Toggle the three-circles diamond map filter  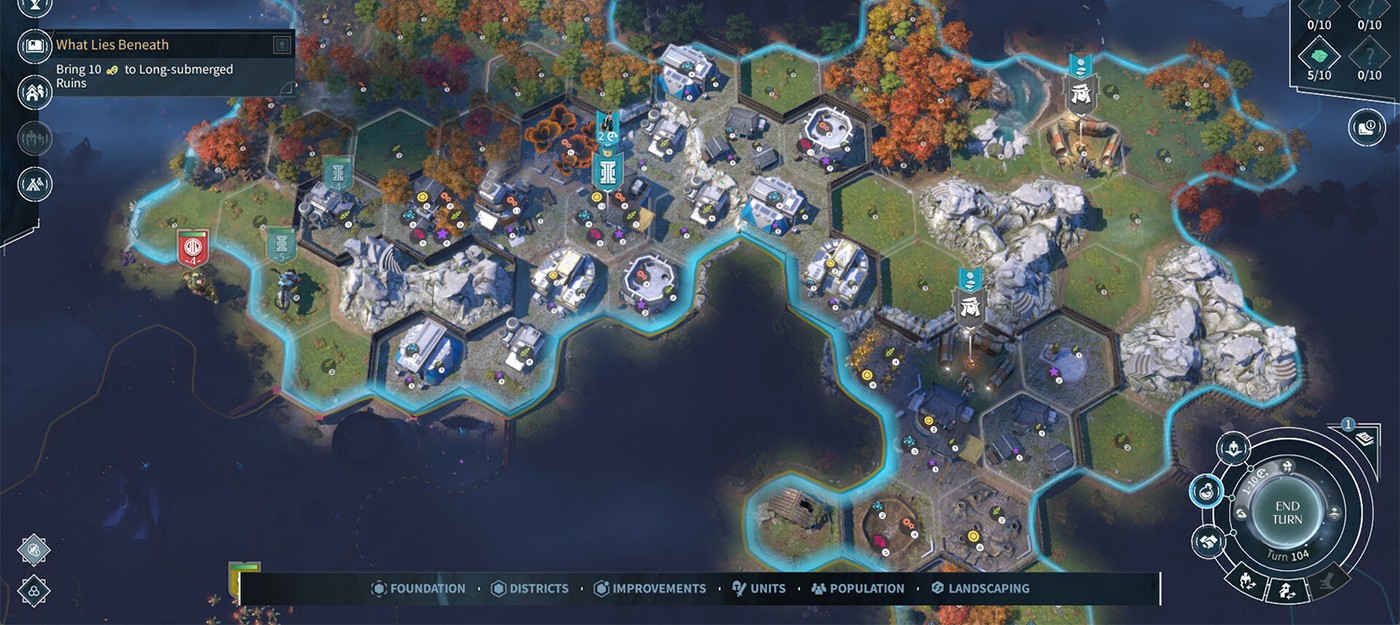pyautogui.click(x=34, y=588)
